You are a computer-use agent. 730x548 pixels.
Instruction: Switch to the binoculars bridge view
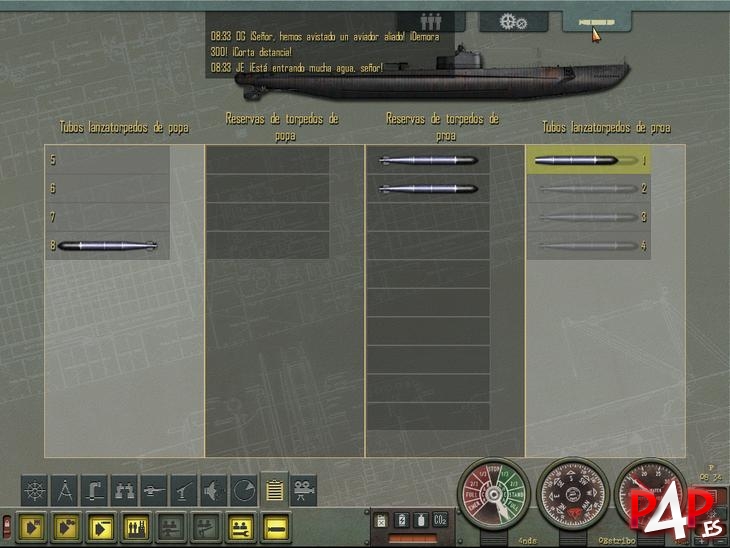point(124,490)
